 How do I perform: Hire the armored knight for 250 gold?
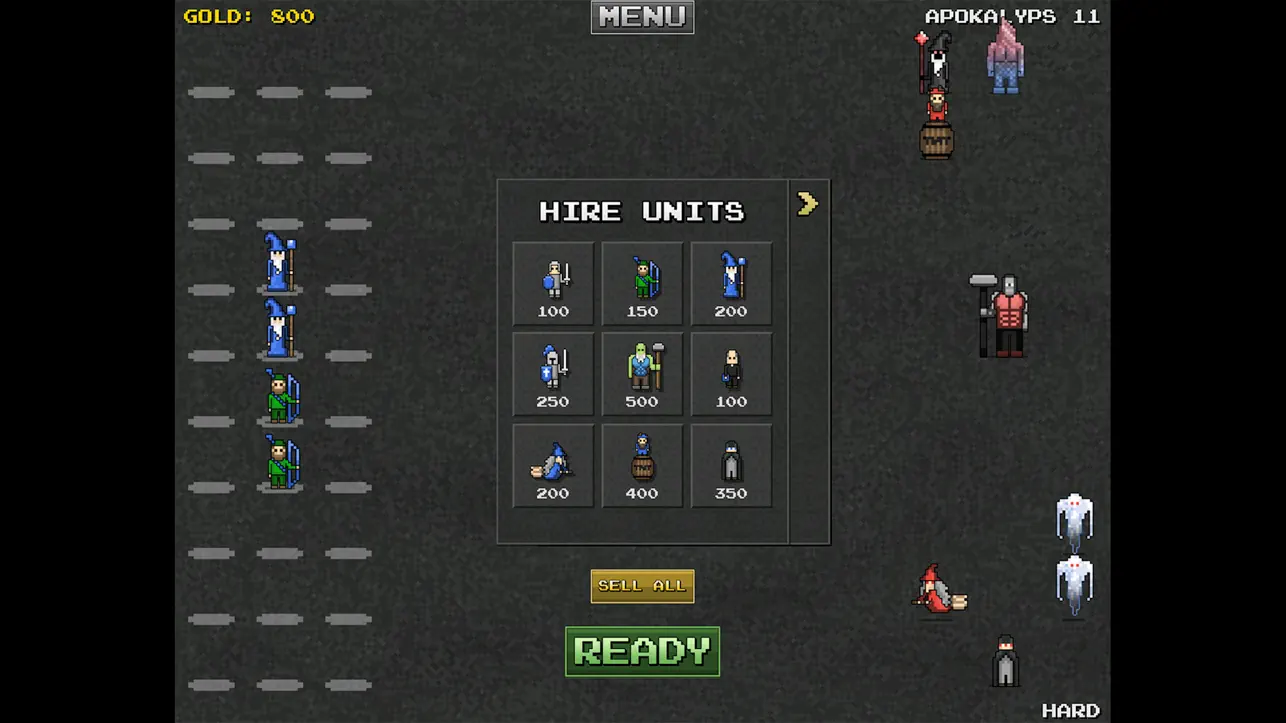click(x=552, y=373)
